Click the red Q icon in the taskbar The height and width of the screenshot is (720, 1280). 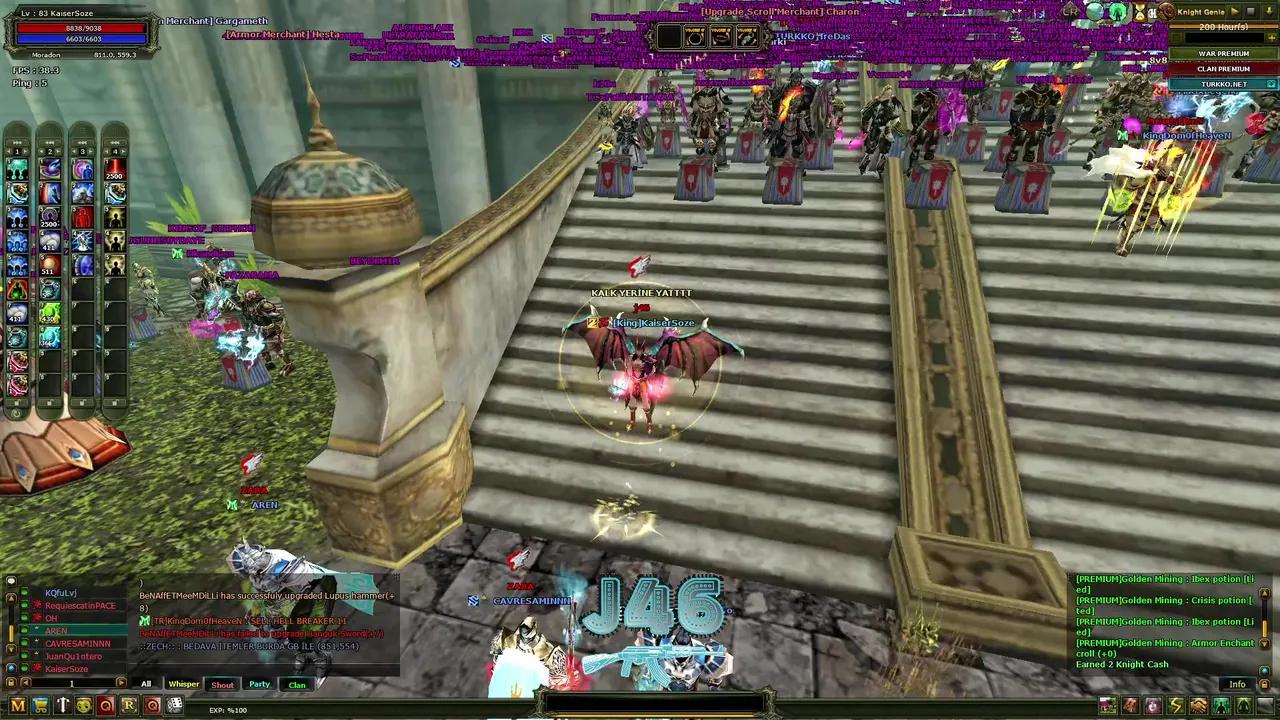106,705
